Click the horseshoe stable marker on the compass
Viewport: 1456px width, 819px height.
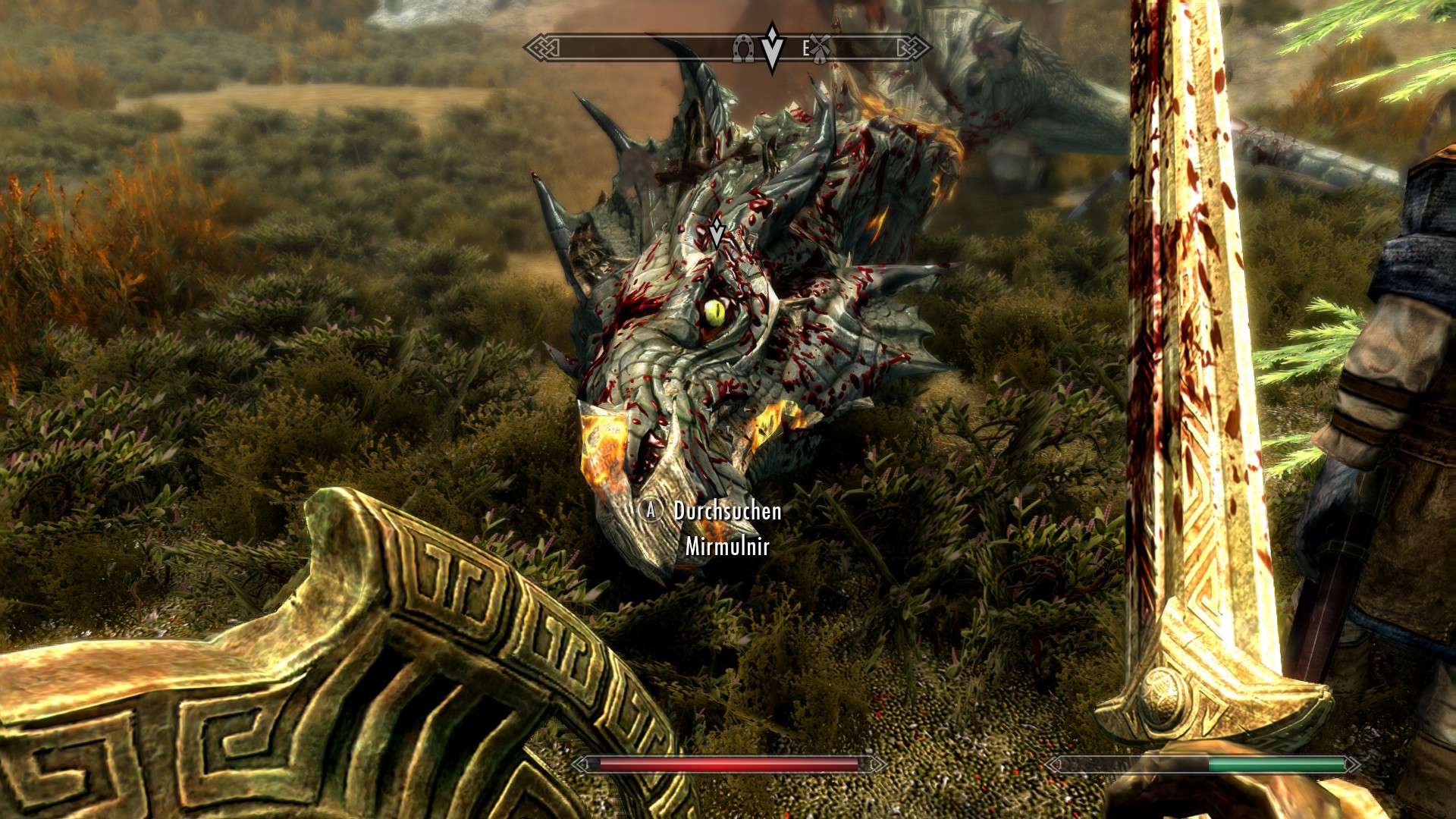(743, 49)
